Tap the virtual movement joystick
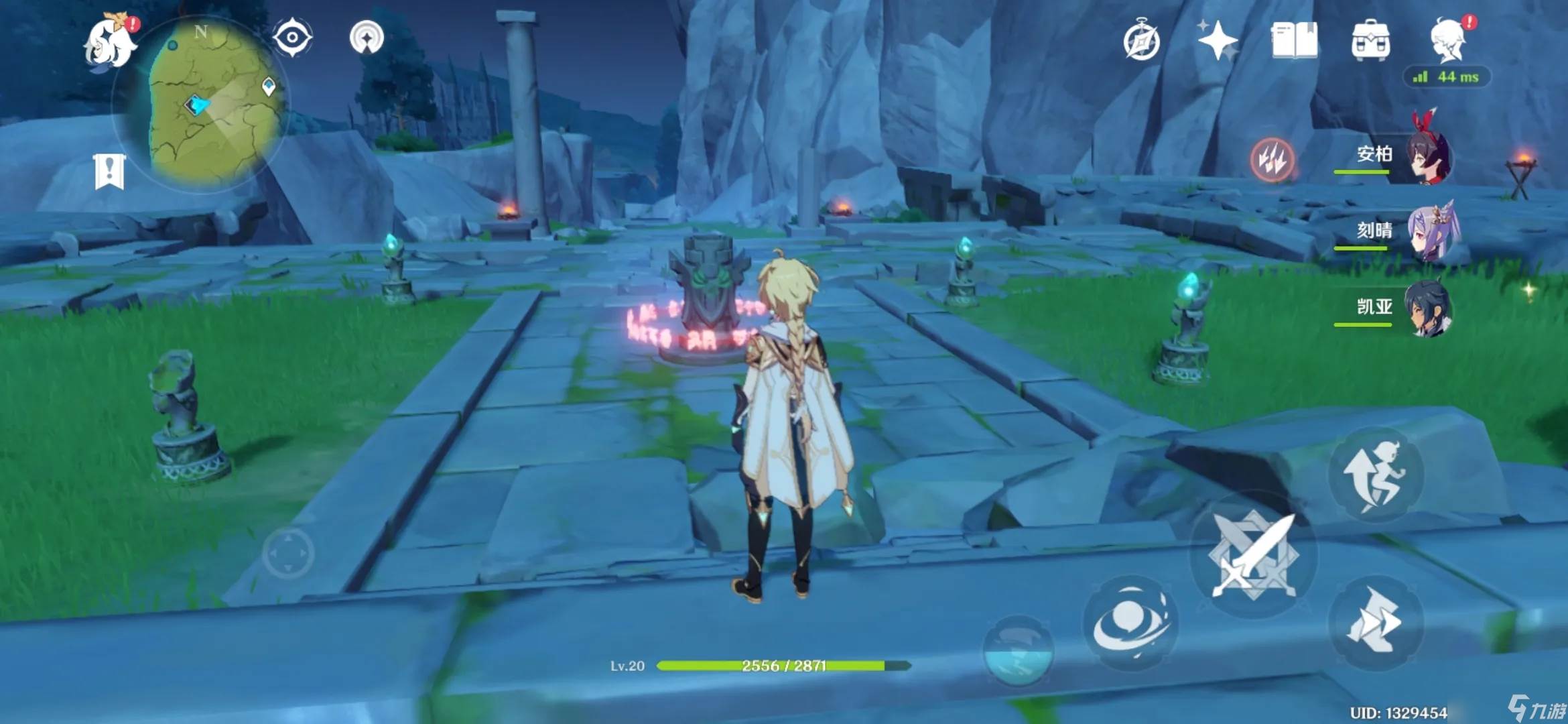This screenshot has width=1568, height=724. 288,554
